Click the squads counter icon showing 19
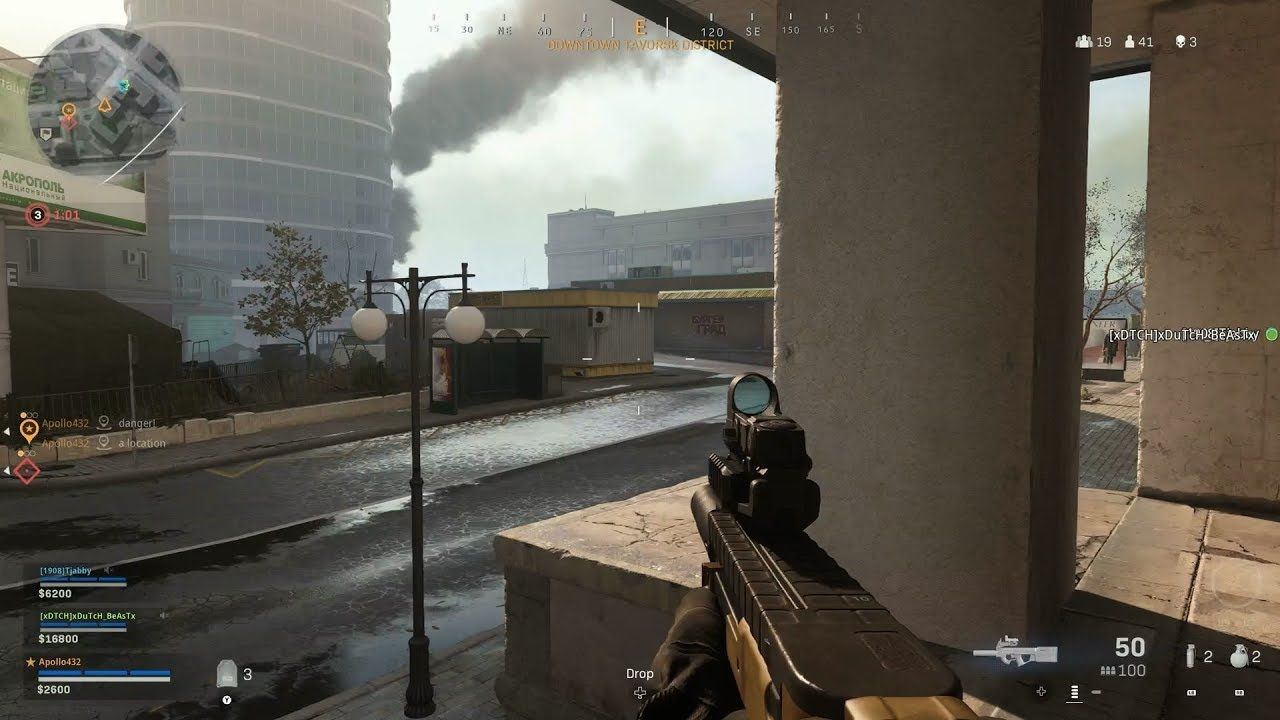Viewport: 1280px width, 720px height. [x=1084, y=41]
